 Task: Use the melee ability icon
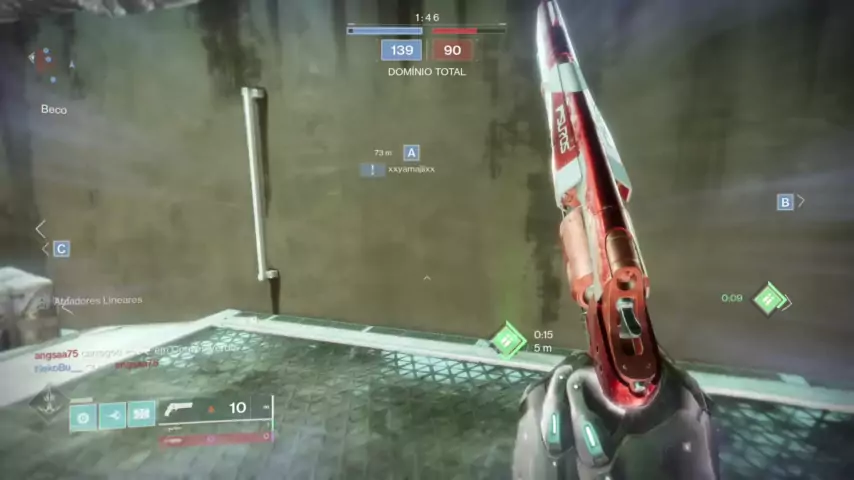(112, 415)
